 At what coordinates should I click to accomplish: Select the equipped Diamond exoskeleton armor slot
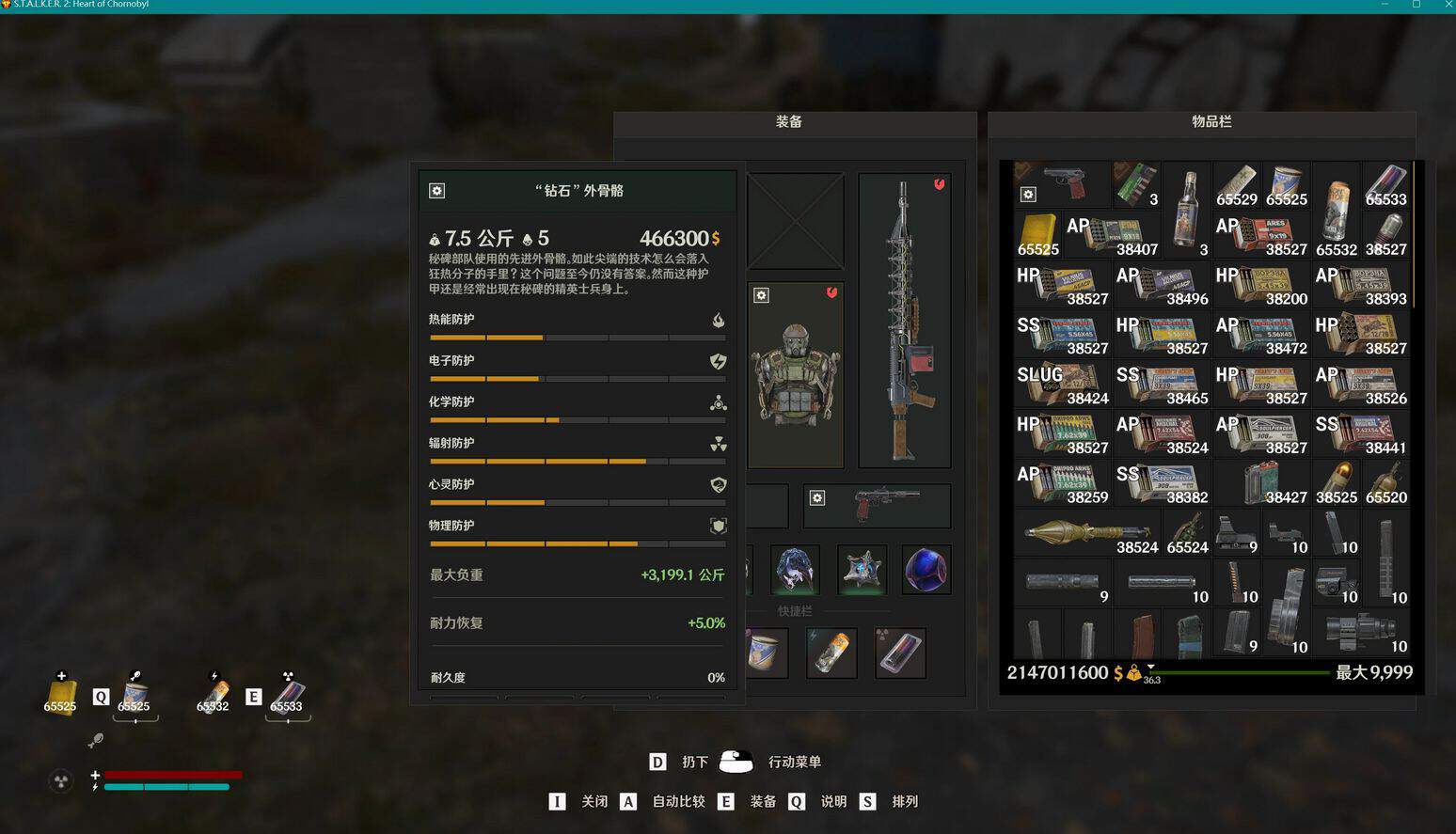coord(796,375)
